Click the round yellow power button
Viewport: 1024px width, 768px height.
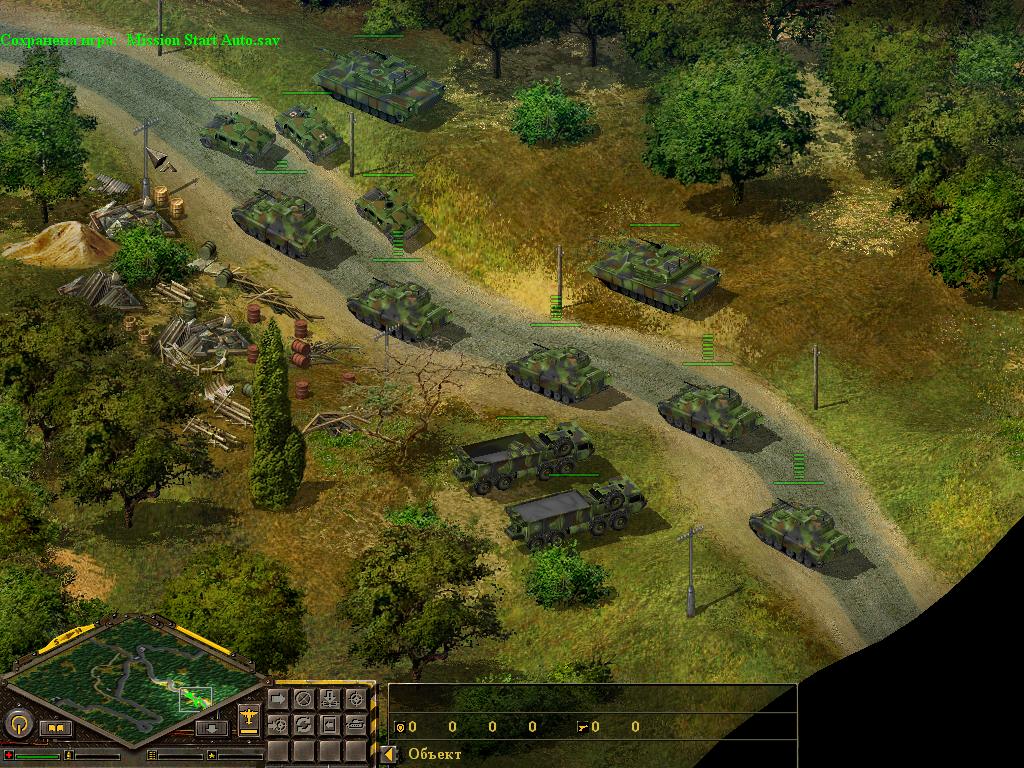17,723
